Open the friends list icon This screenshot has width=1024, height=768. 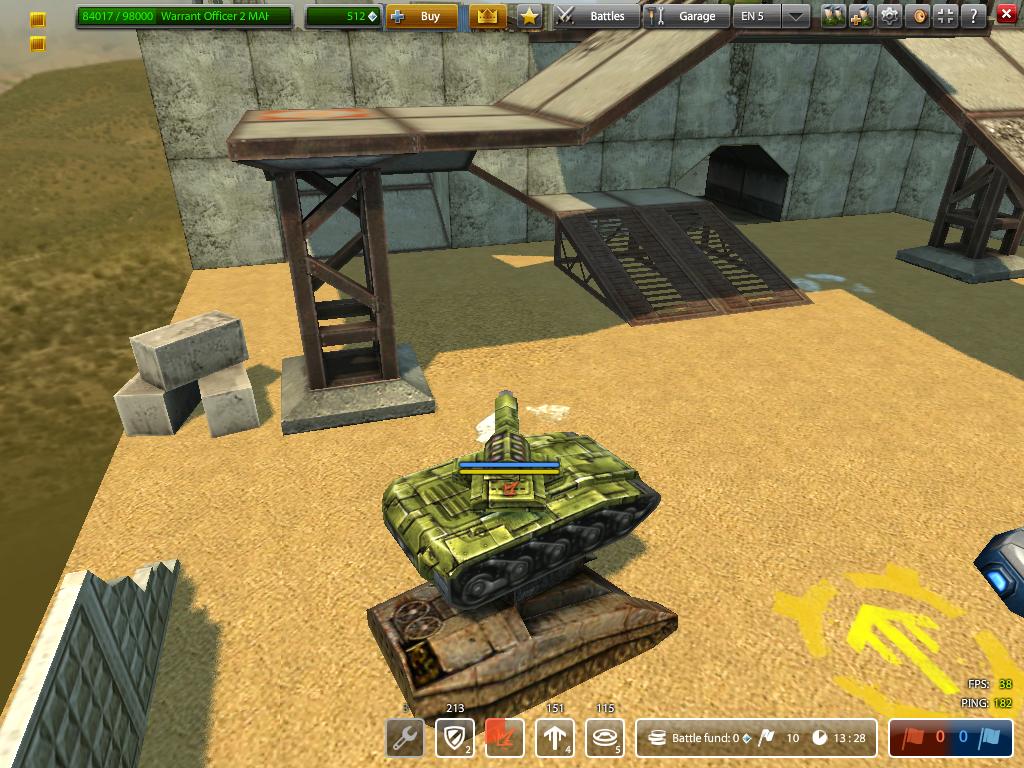tap(834, 16)
